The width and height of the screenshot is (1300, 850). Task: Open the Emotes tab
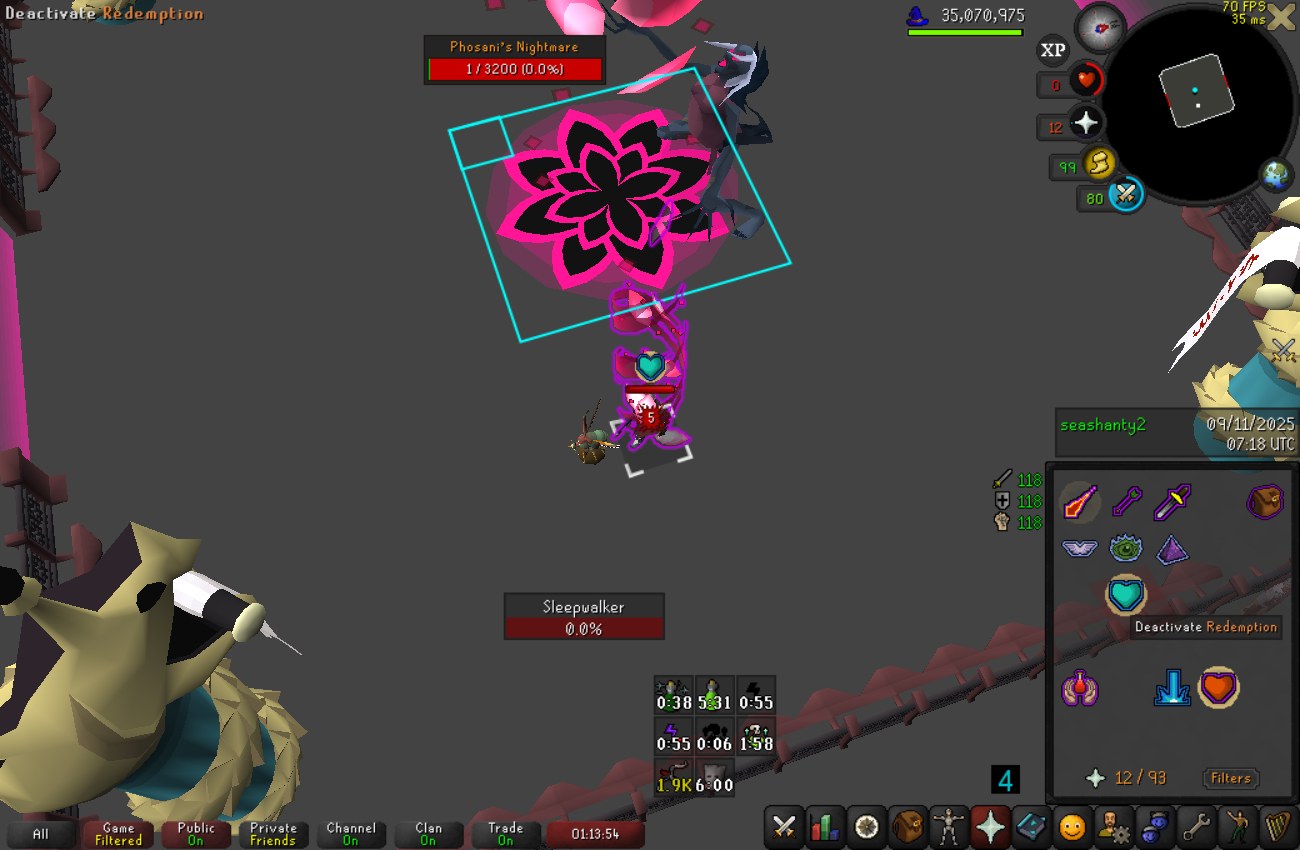(x=1071, y=827)
